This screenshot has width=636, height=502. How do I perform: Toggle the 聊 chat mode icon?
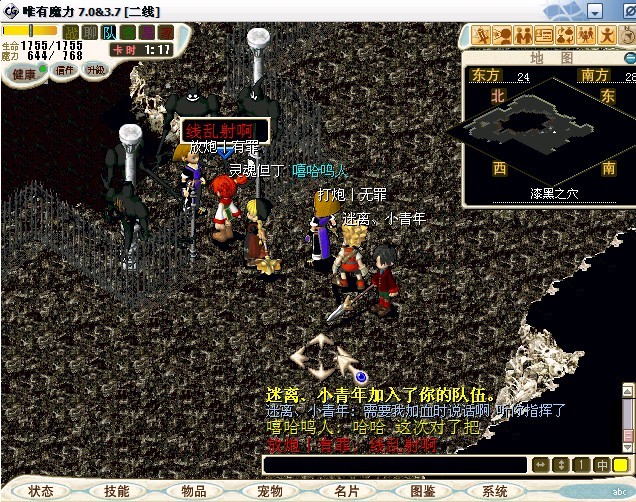(89, 33)
